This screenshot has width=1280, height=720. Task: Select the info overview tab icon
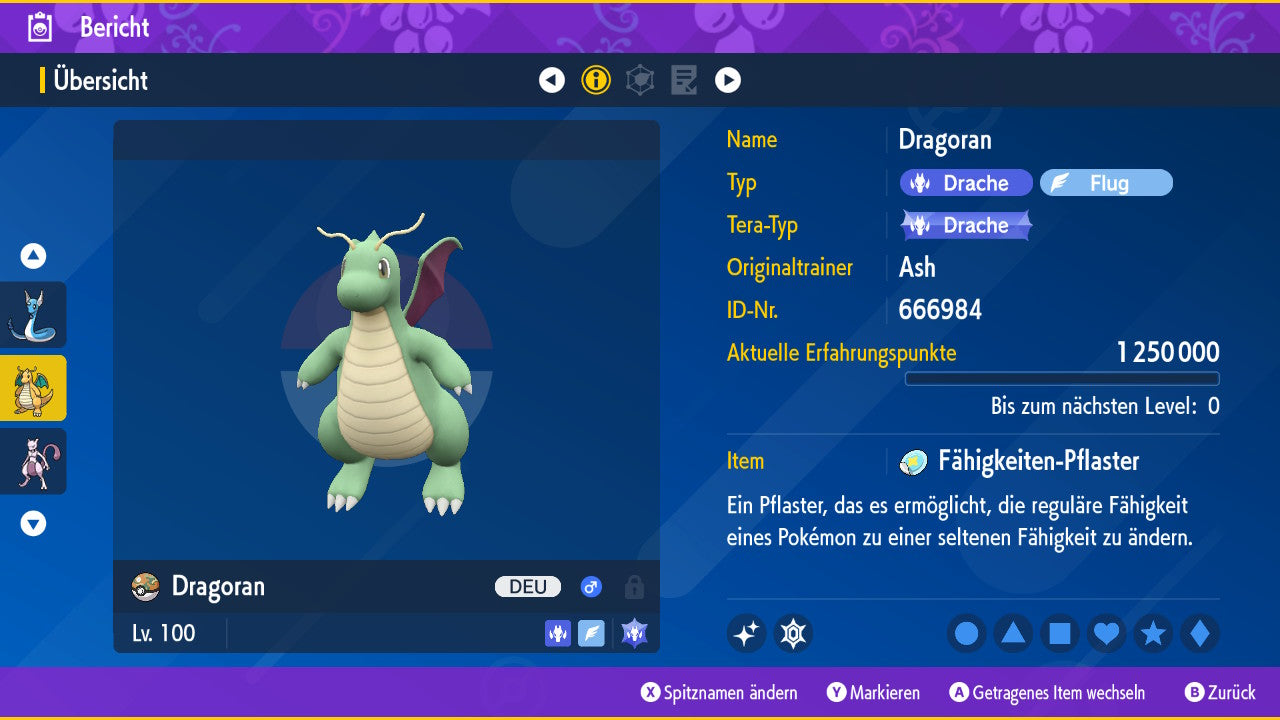(x=596, y=80)
